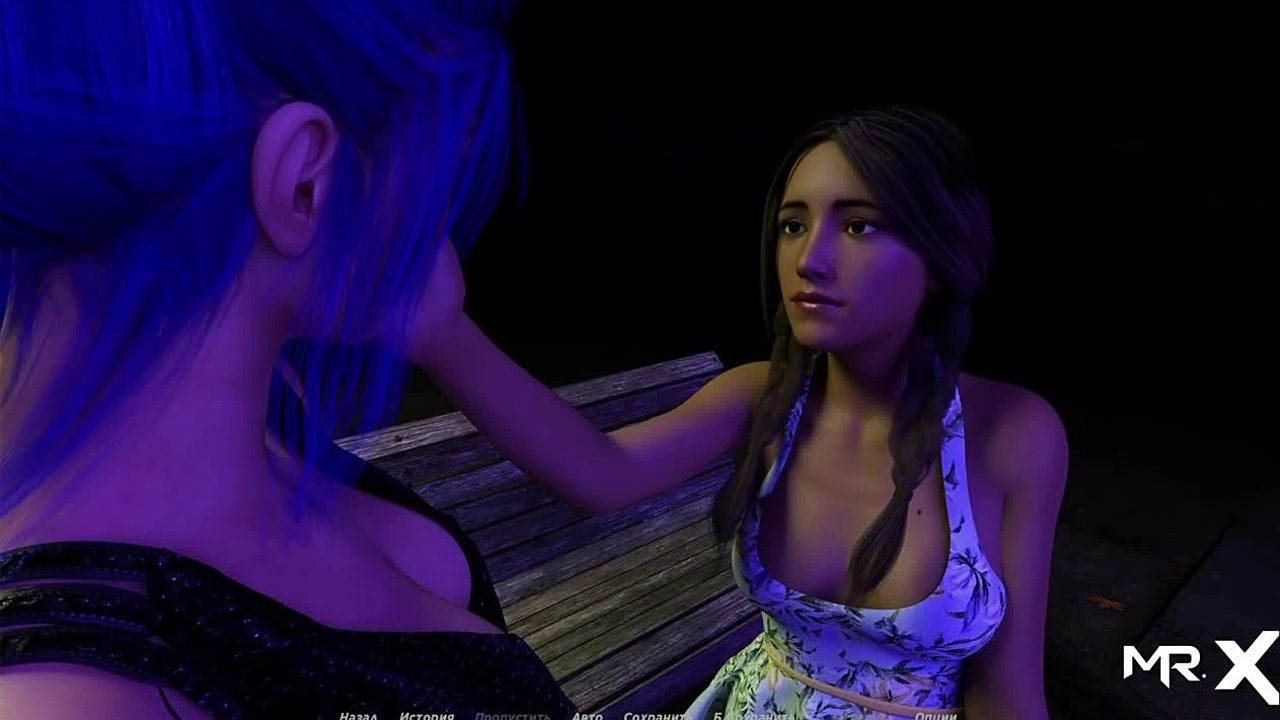Go back with the Назад button
The height and width of the screenshot is (720, 1280).
tap(357, 716)
